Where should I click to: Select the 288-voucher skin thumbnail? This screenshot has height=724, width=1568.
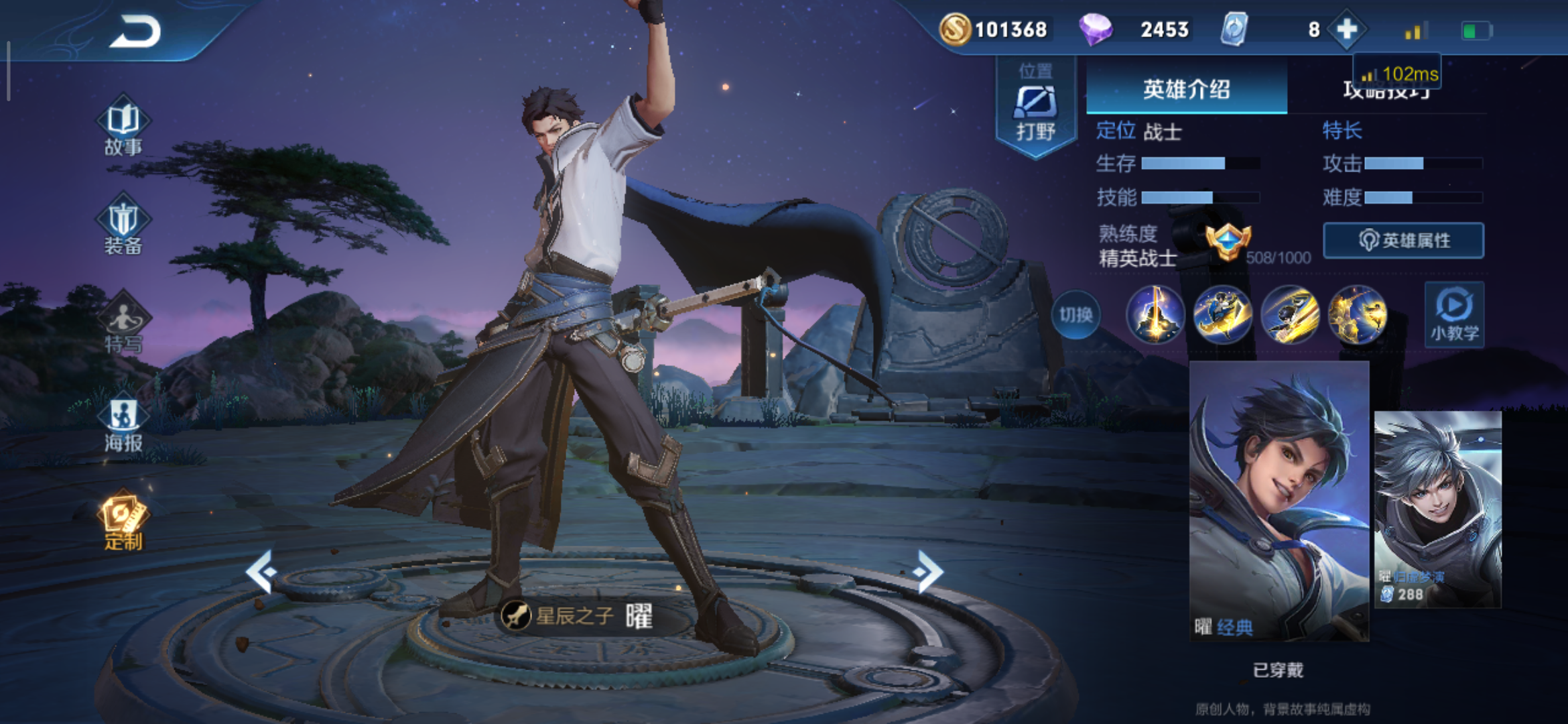(1437, 509)
